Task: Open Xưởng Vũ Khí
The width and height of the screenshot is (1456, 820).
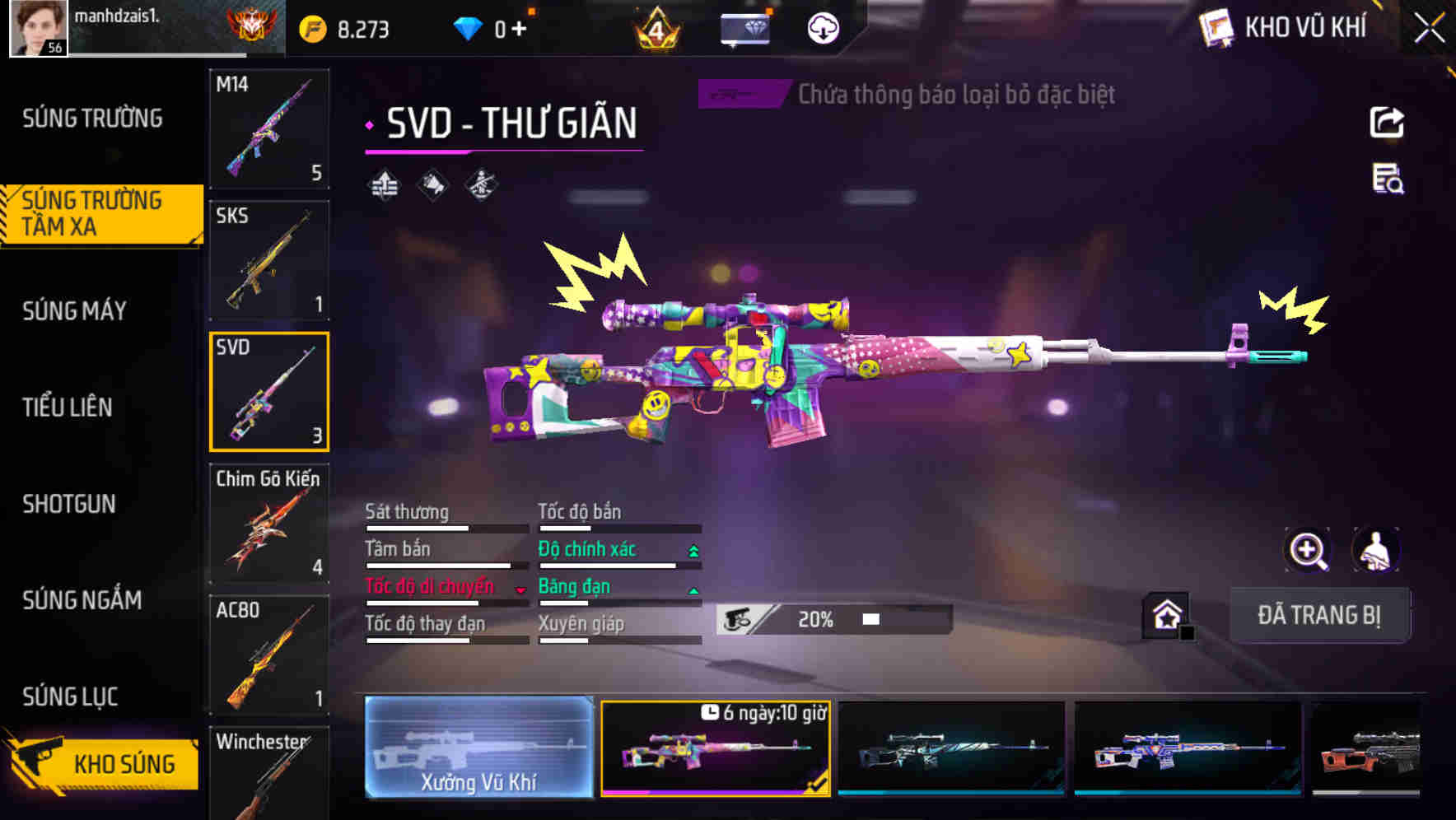Action: click(x=478, y=748)
